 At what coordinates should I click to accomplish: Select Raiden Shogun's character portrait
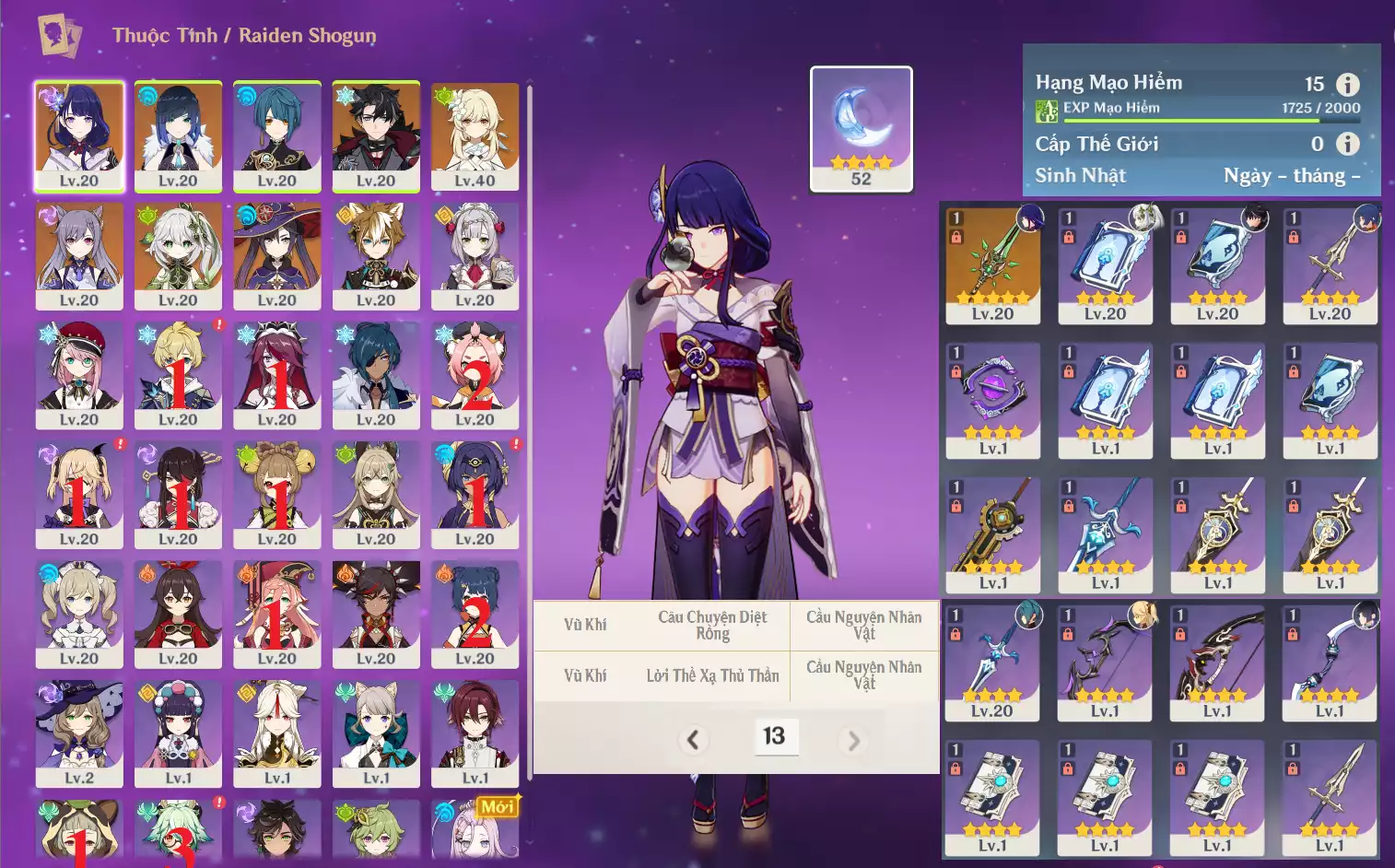tap(79, 135)
